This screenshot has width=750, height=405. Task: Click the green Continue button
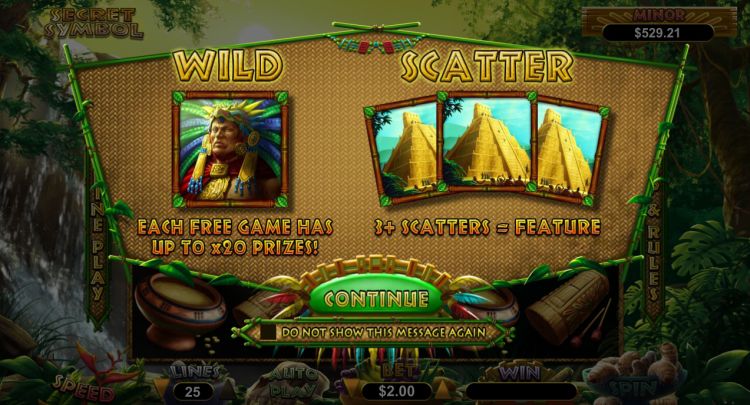click(375, 298)
